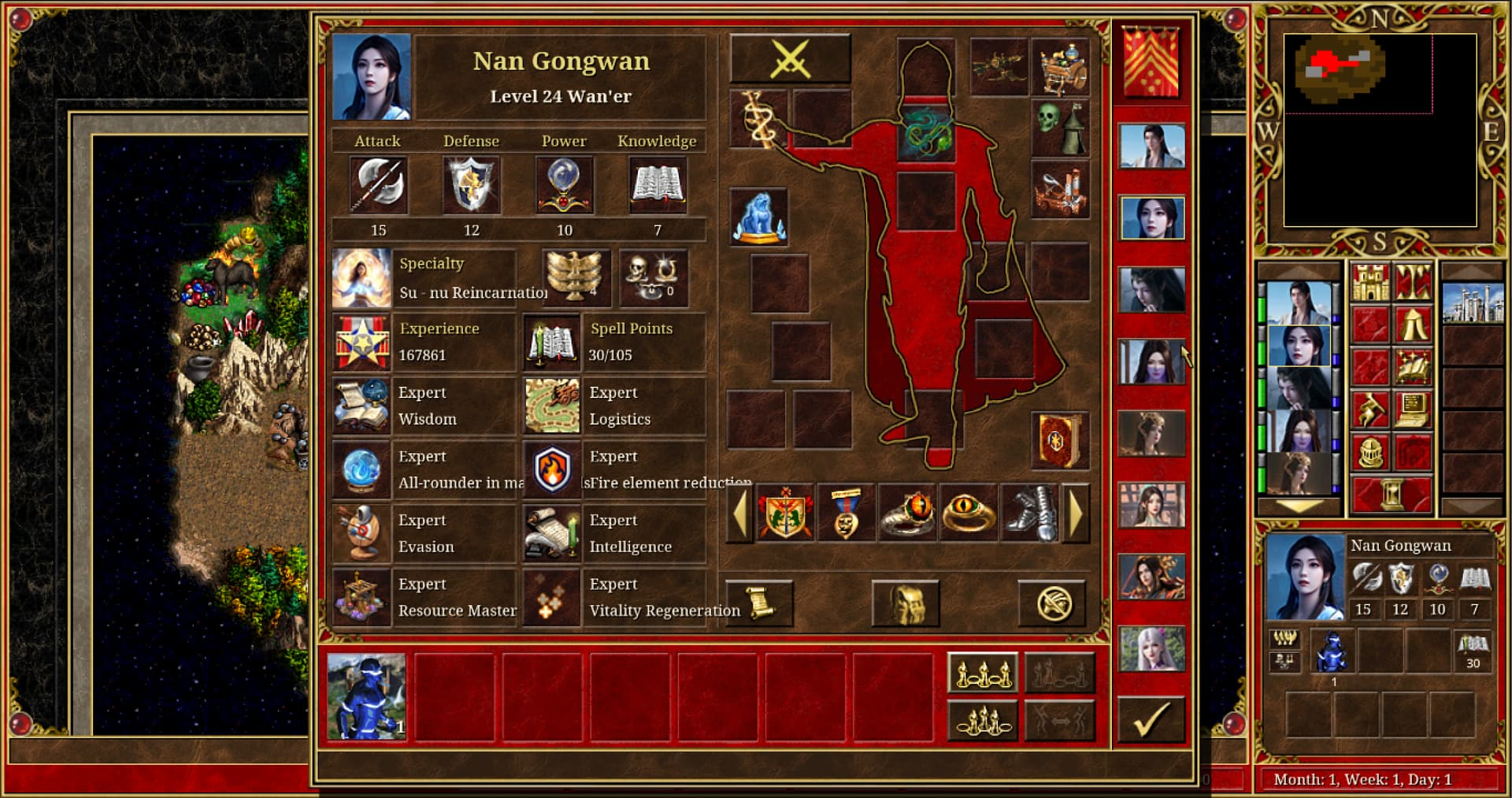
Task: Confirm with the gold checkmark button
Action: (x=1151, y=720)
